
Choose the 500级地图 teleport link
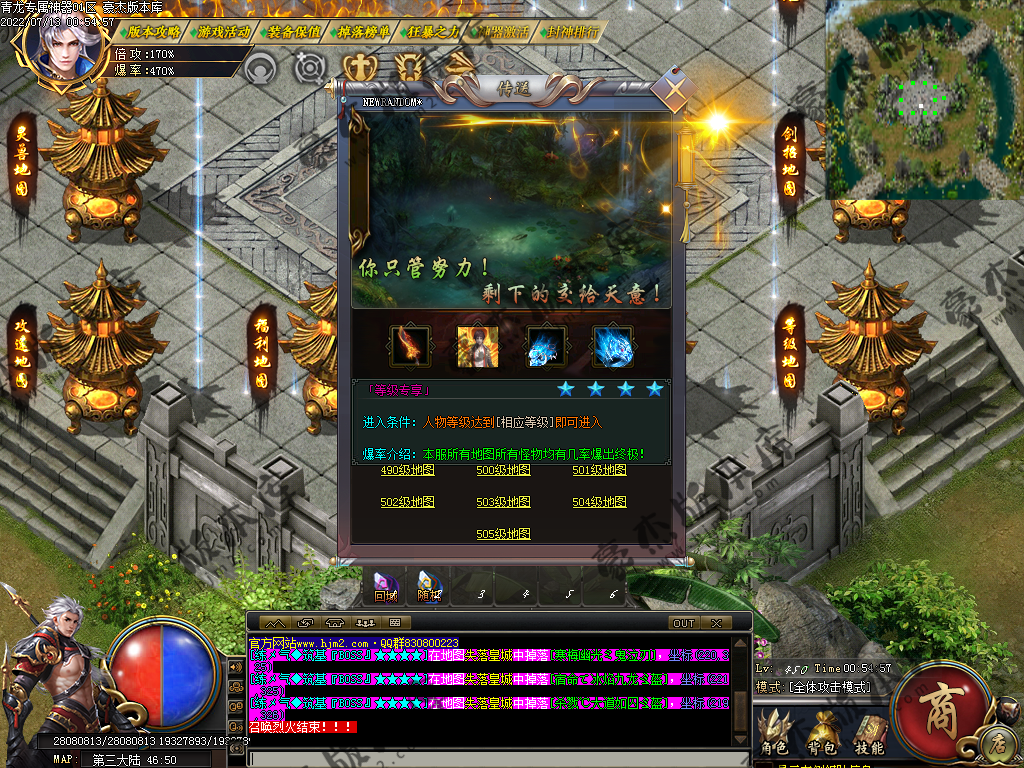503,470
